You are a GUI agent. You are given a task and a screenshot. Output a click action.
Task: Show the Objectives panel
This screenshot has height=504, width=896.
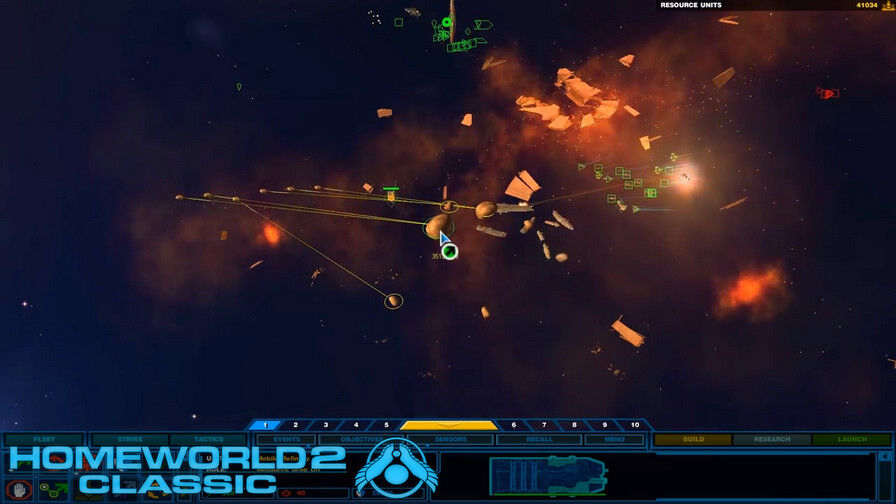[357, 439]
